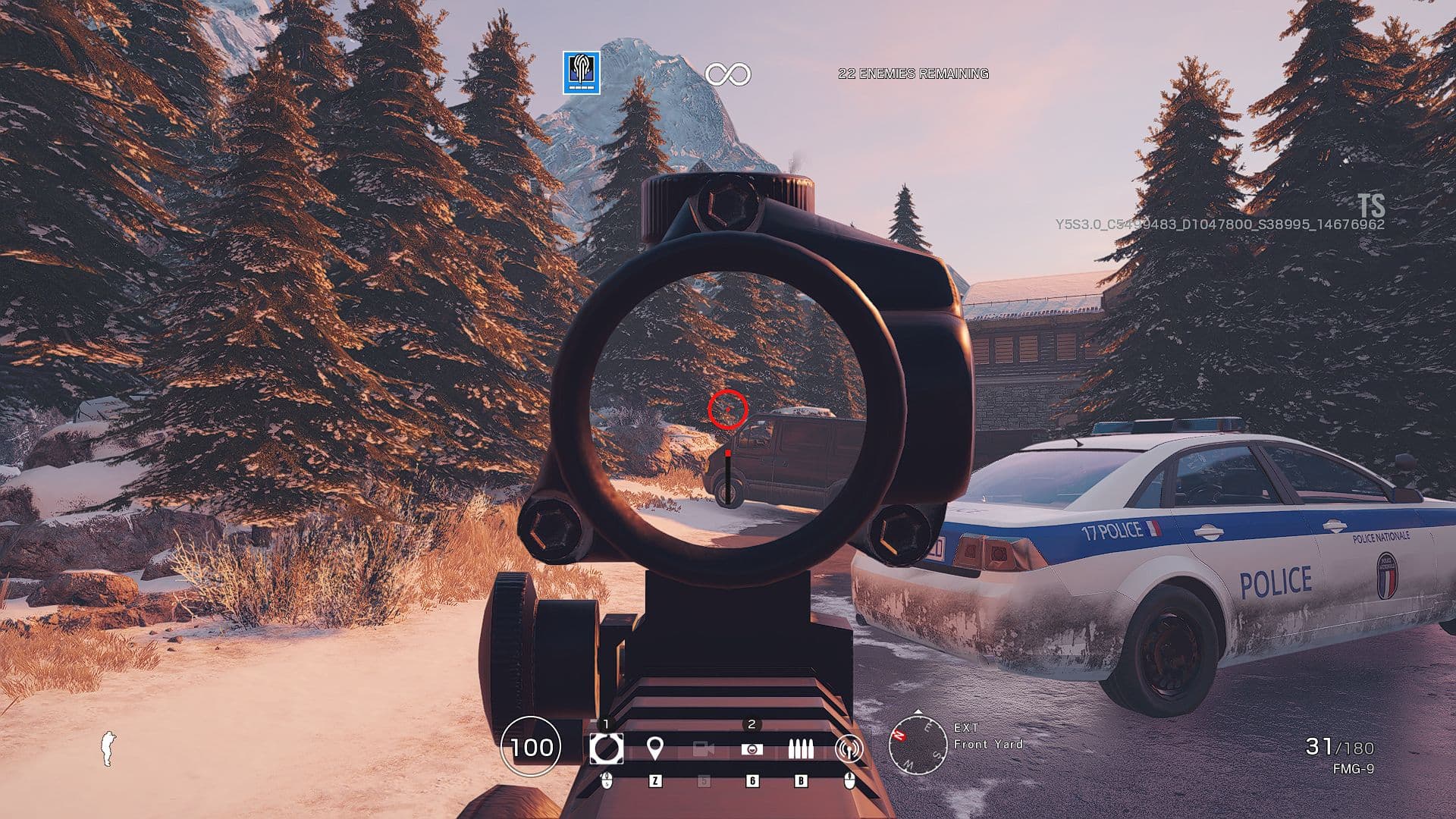The image size is (1456, 819).
Task: Select the claymore gadget slot
Action: [x=752, y=749]
